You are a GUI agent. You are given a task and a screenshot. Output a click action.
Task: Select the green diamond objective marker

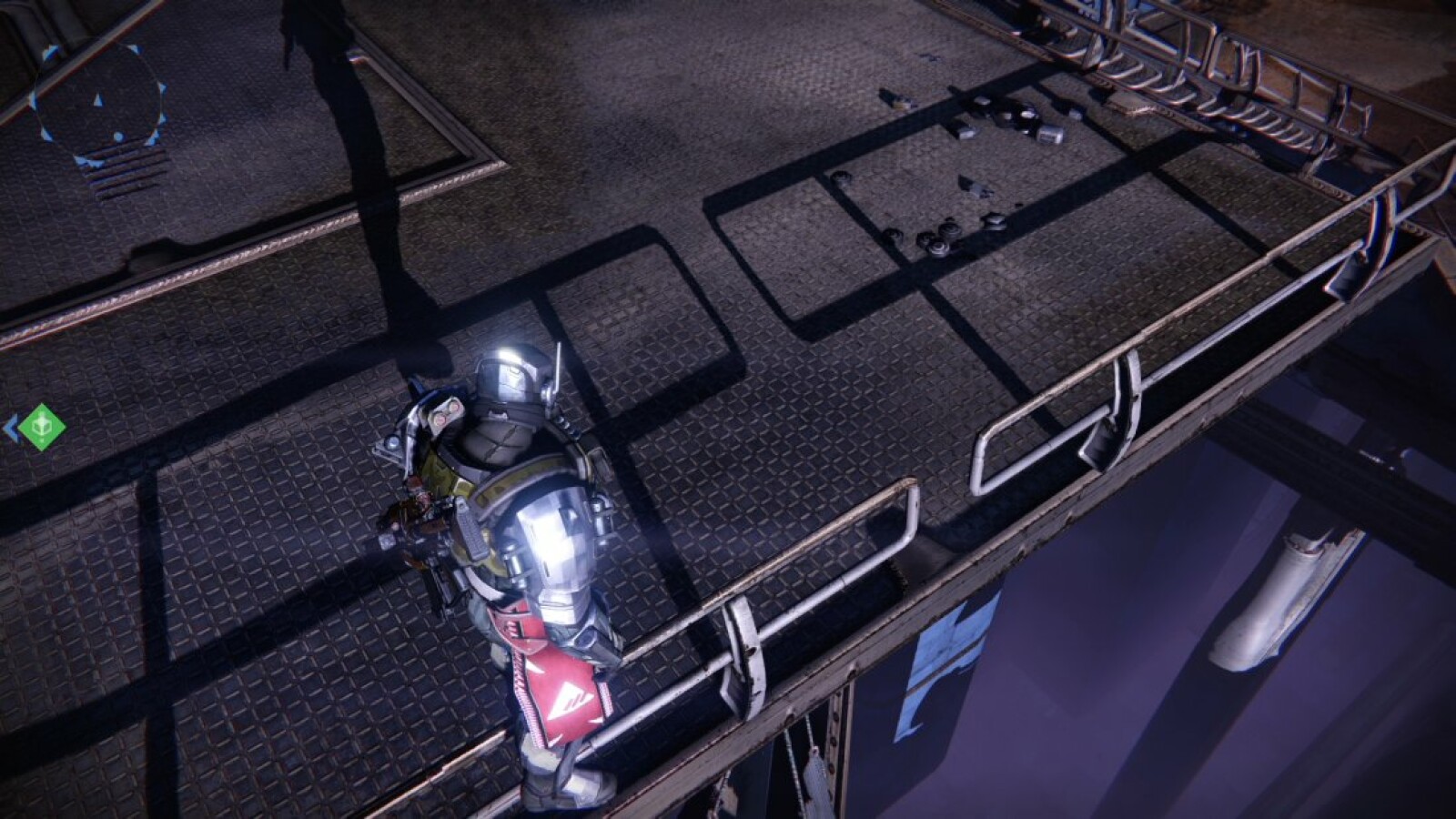(x=42, y=426)
